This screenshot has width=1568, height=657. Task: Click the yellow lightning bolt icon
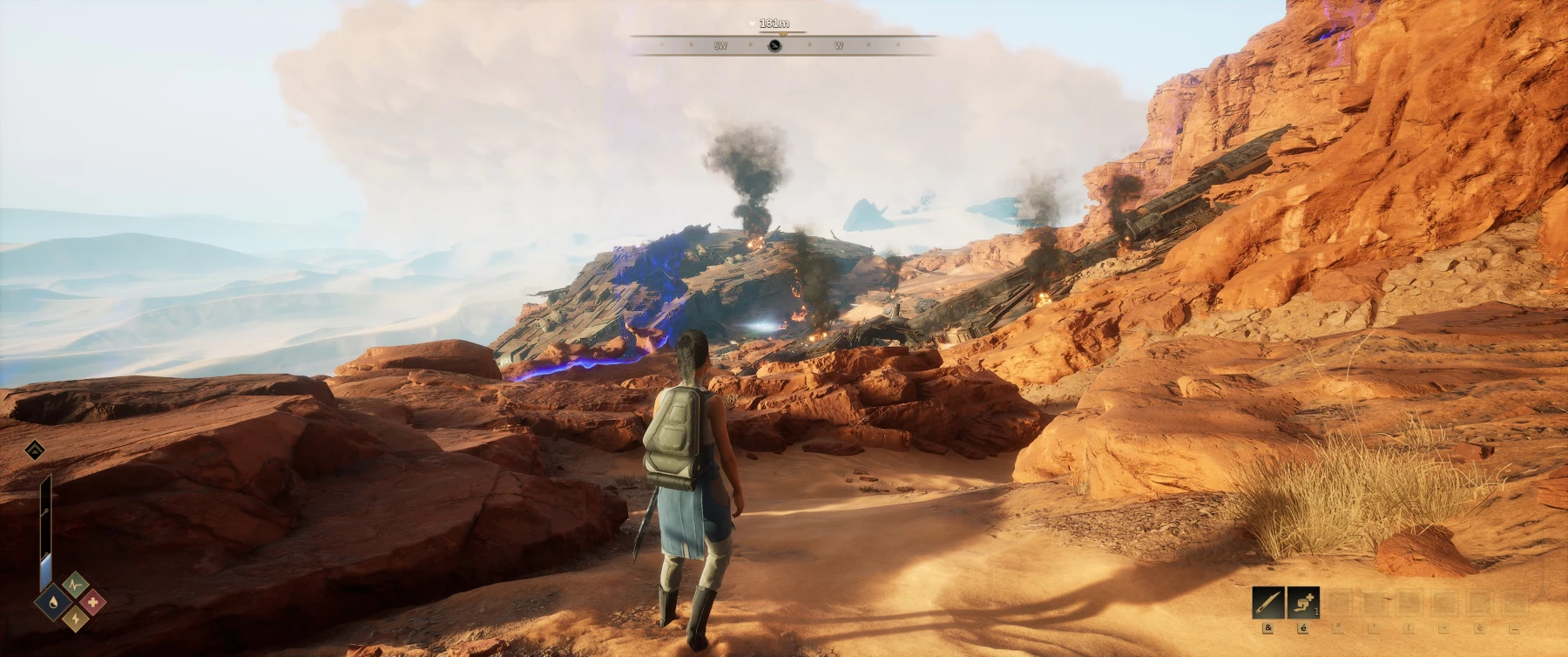tap(73, 620)
